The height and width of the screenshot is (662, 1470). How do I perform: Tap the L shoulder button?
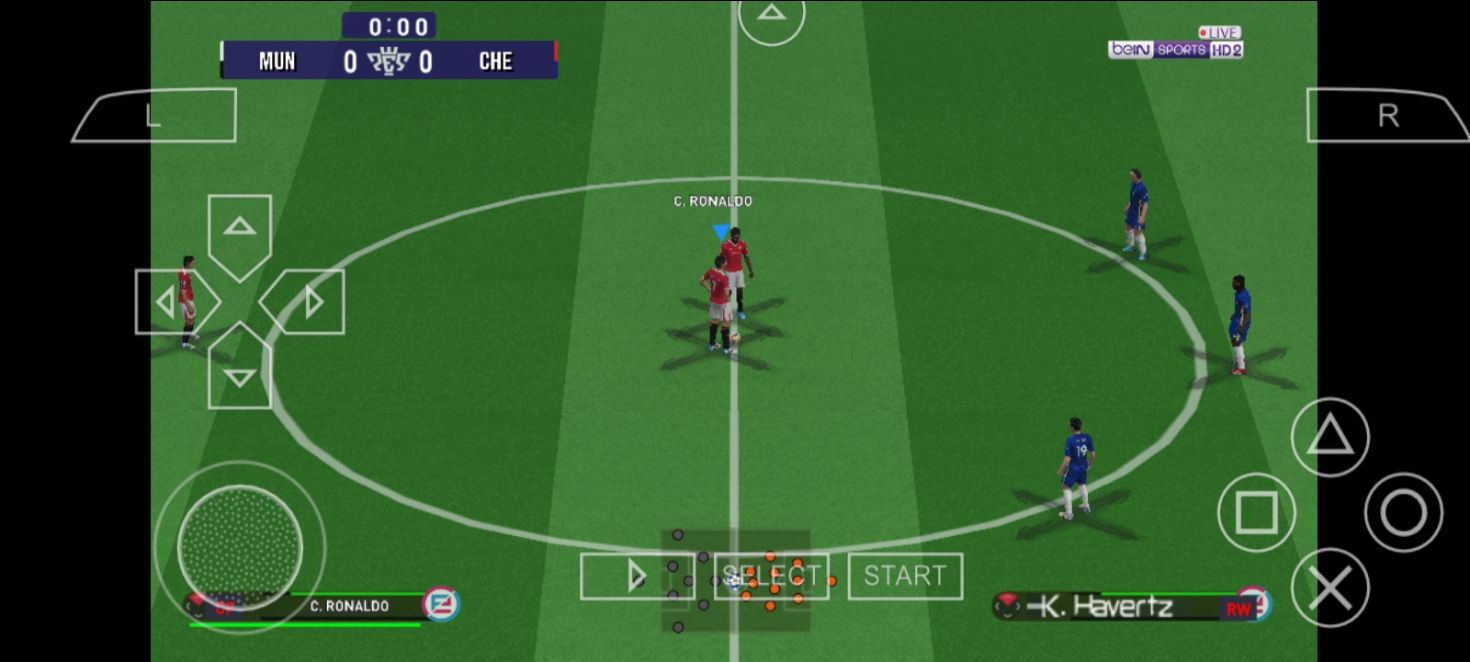click(155, 116)
